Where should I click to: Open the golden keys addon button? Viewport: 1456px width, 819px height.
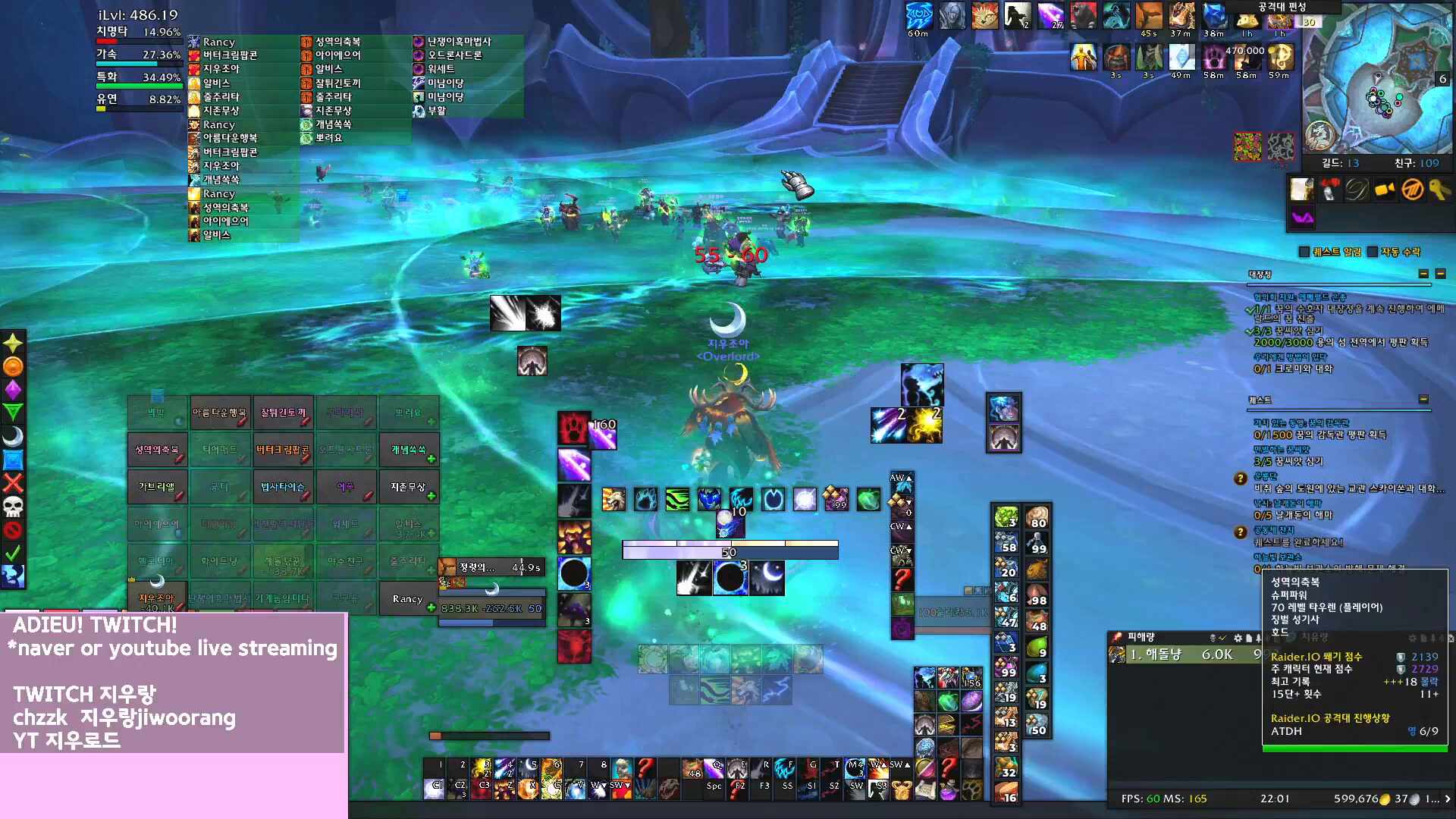click(x=1439, y=190)
